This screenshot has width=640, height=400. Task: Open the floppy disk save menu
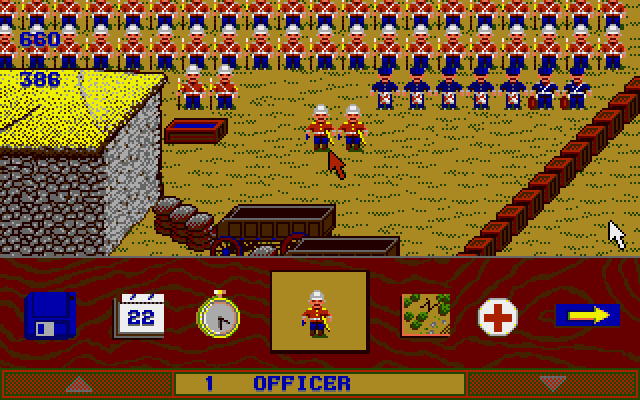50,316
